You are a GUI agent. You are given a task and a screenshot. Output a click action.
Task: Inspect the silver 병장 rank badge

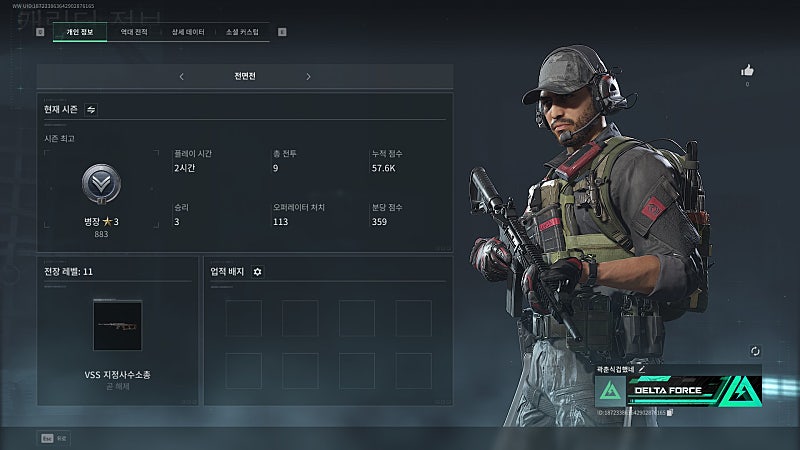click(101, 184)
